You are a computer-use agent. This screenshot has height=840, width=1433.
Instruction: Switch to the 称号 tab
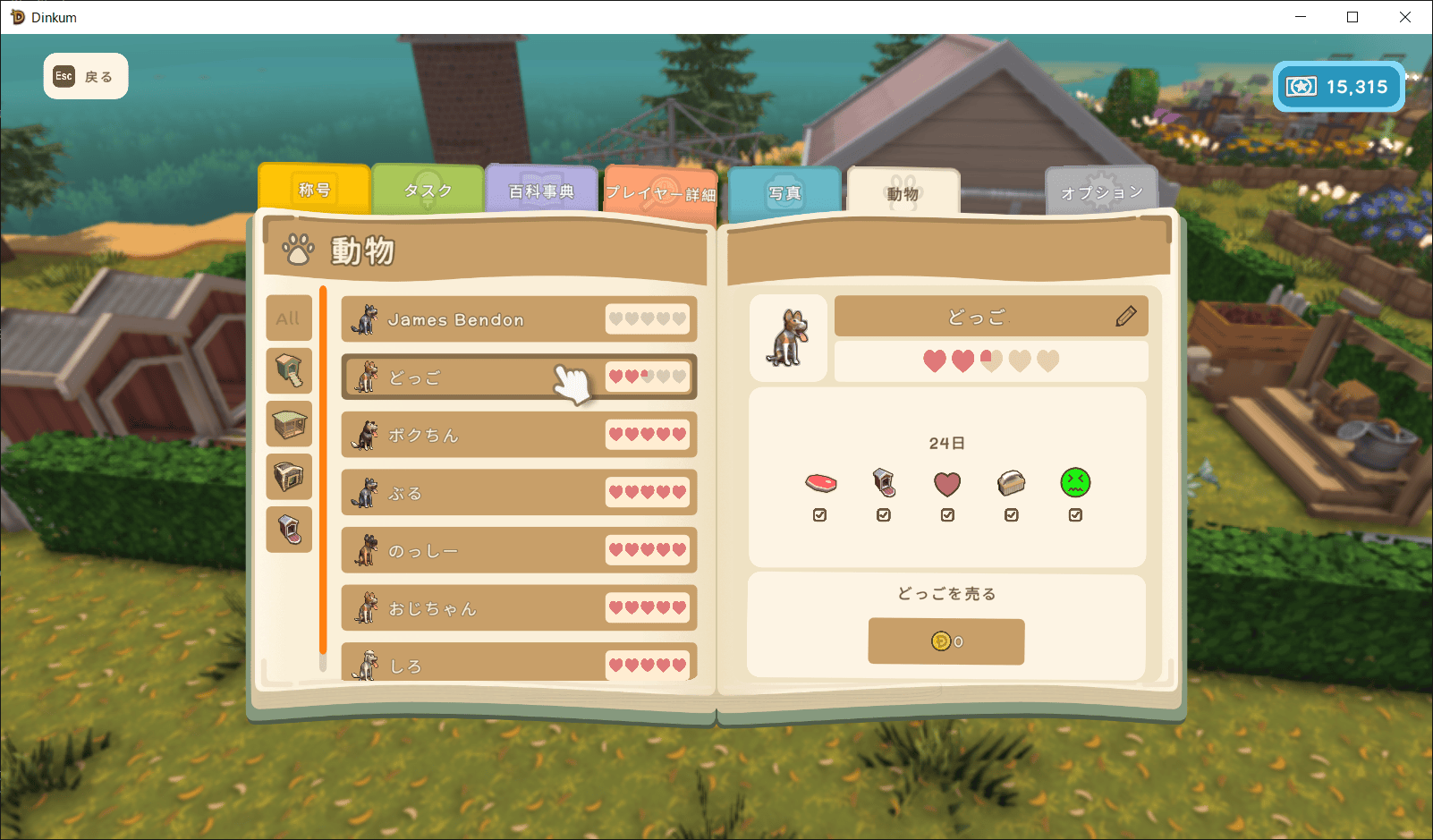coord(314,190)
